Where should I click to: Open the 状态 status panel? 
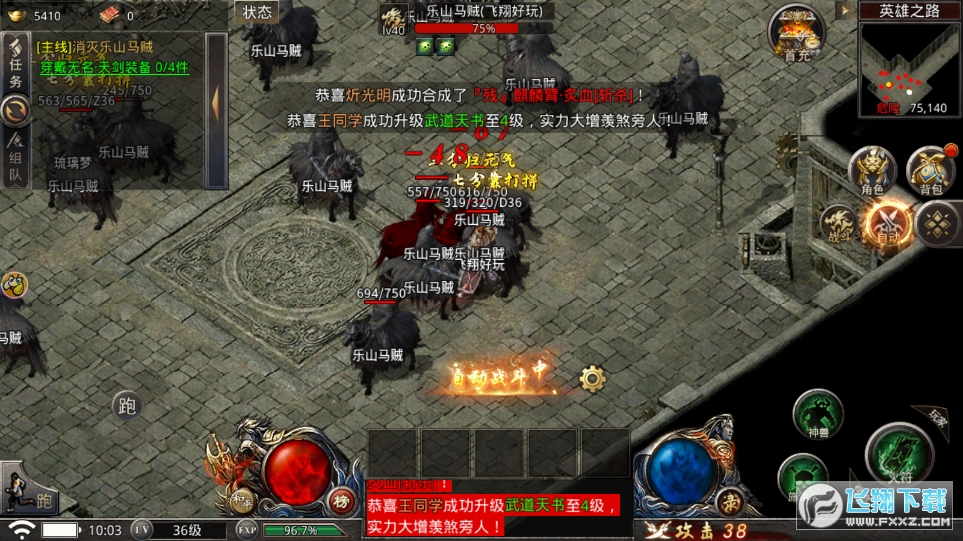(257, 12)
